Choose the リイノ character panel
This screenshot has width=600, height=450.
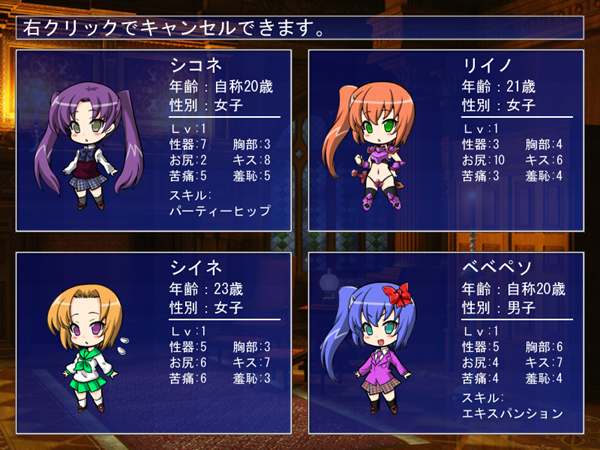[446, 140]
